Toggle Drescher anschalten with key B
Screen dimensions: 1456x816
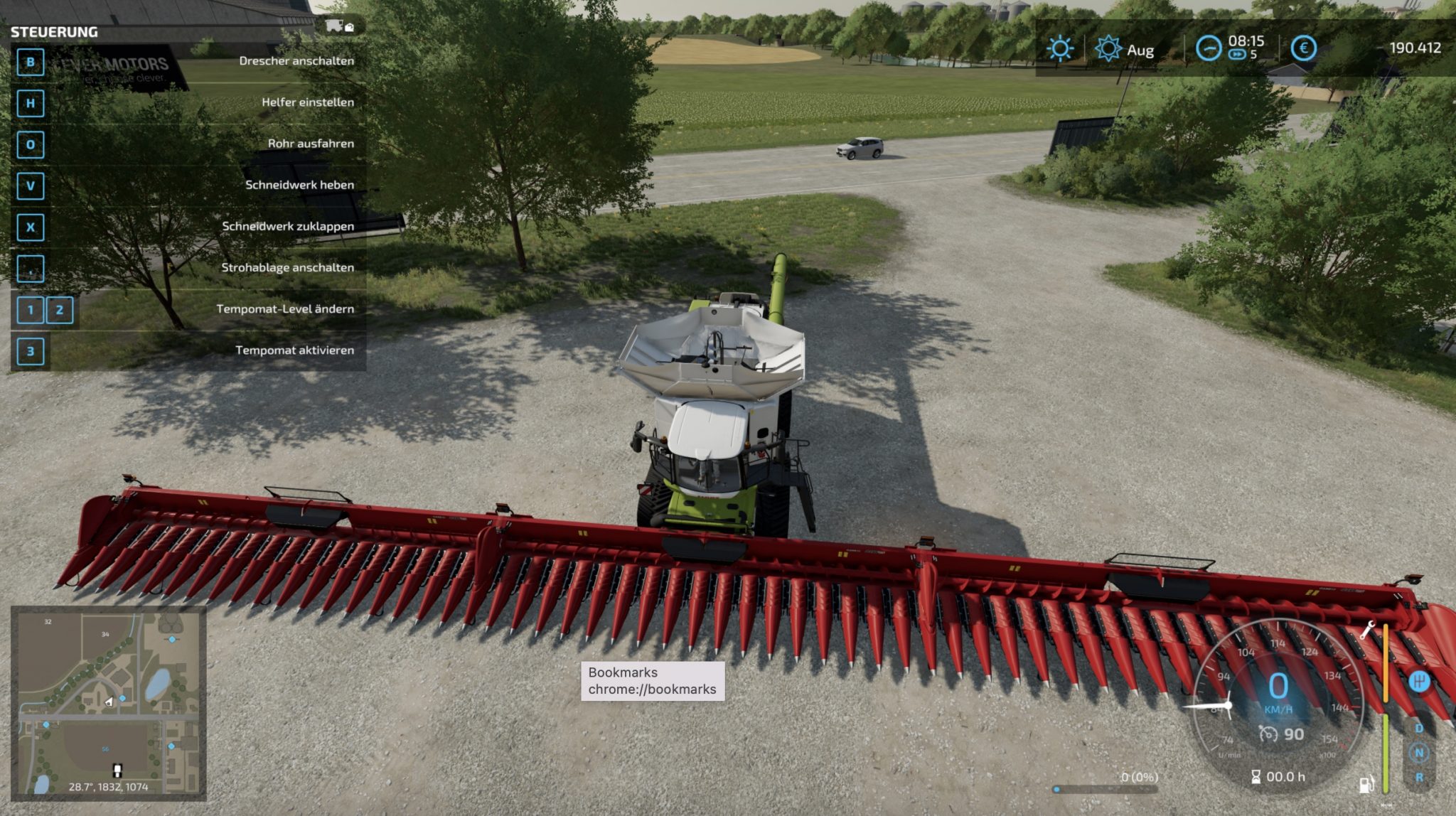296,61
